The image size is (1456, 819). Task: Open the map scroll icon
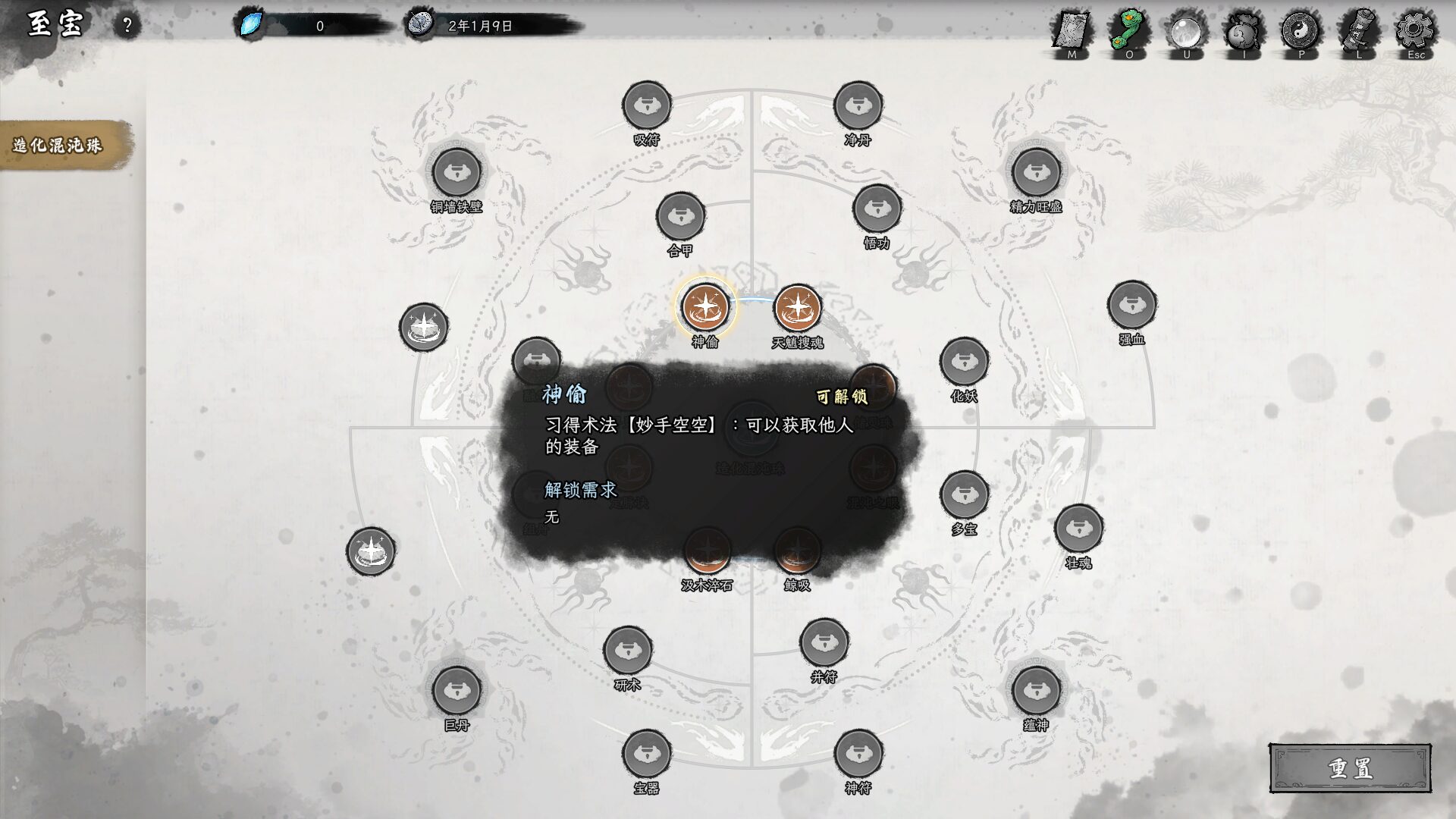1072,32
